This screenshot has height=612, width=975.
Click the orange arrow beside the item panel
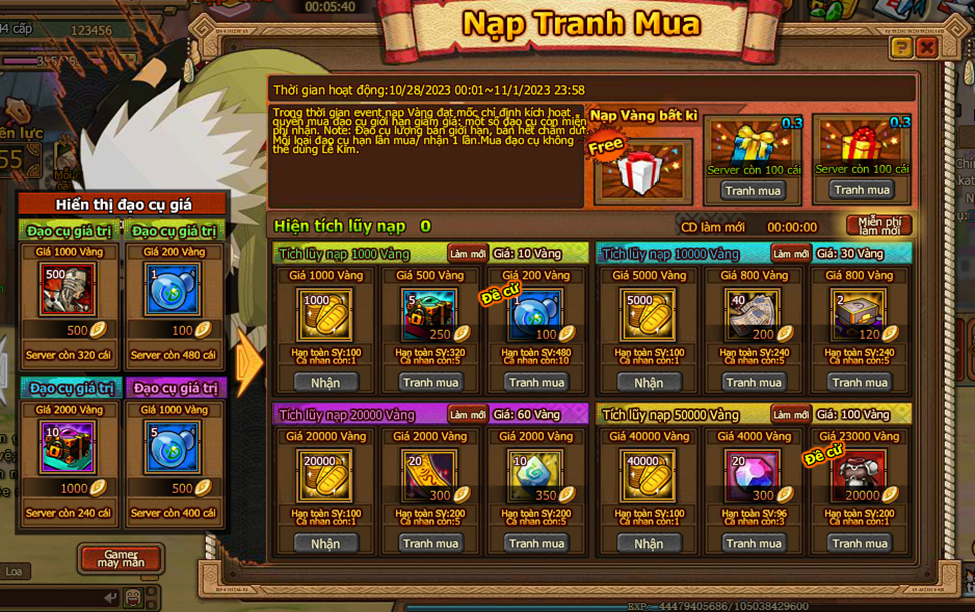[x=248, y=363]
